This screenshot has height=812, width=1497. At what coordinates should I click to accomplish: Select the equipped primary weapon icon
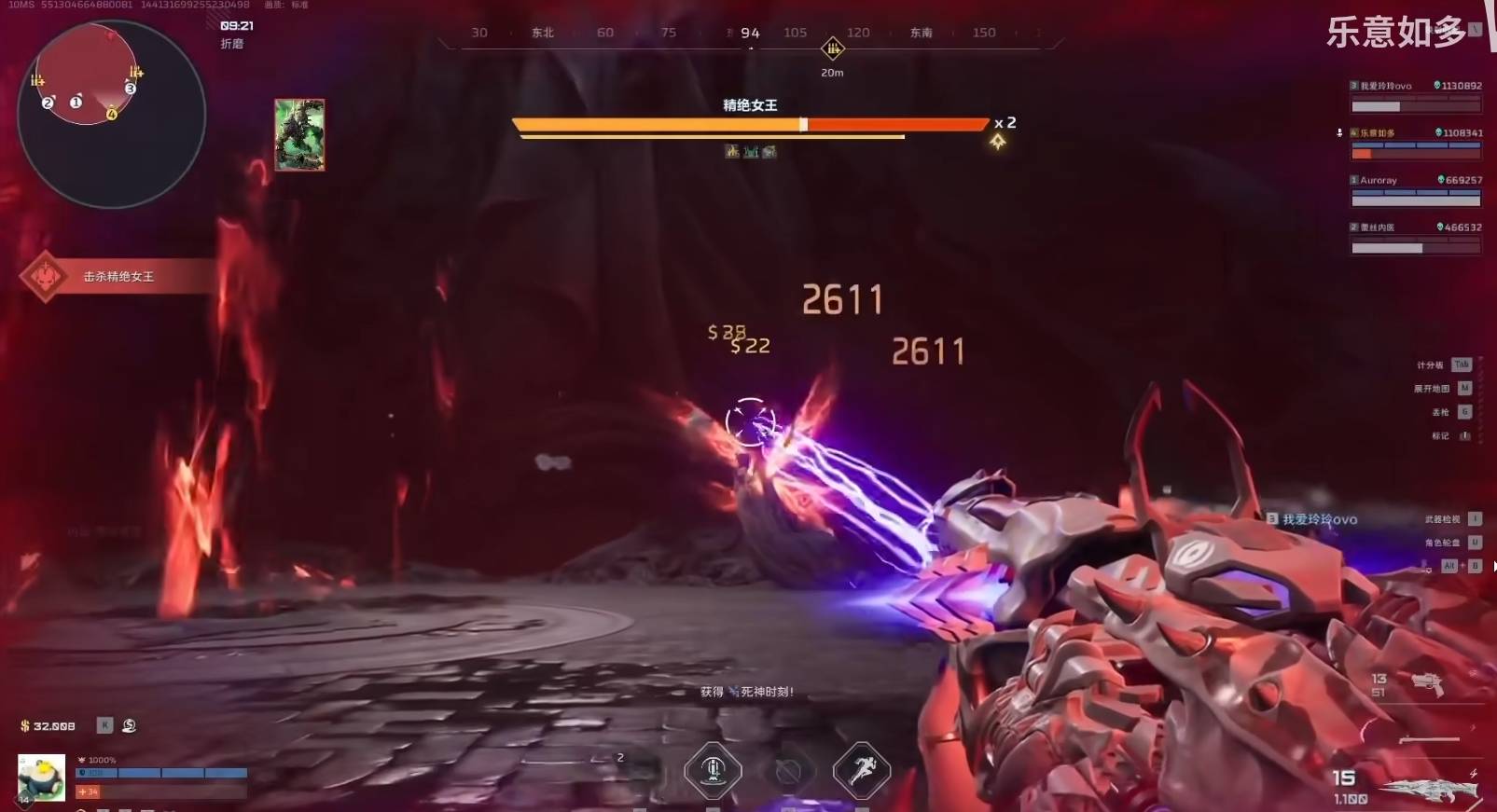coord(1430,790)
